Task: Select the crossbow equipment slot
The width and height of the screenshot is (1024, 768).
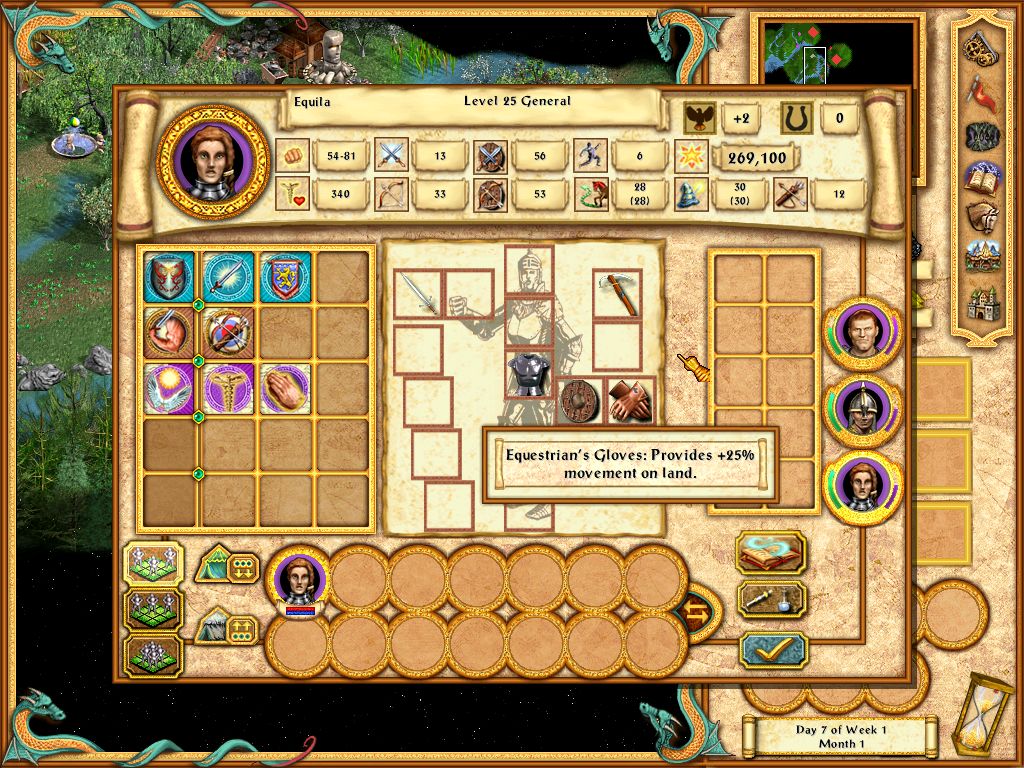Action: coord(616,294)
